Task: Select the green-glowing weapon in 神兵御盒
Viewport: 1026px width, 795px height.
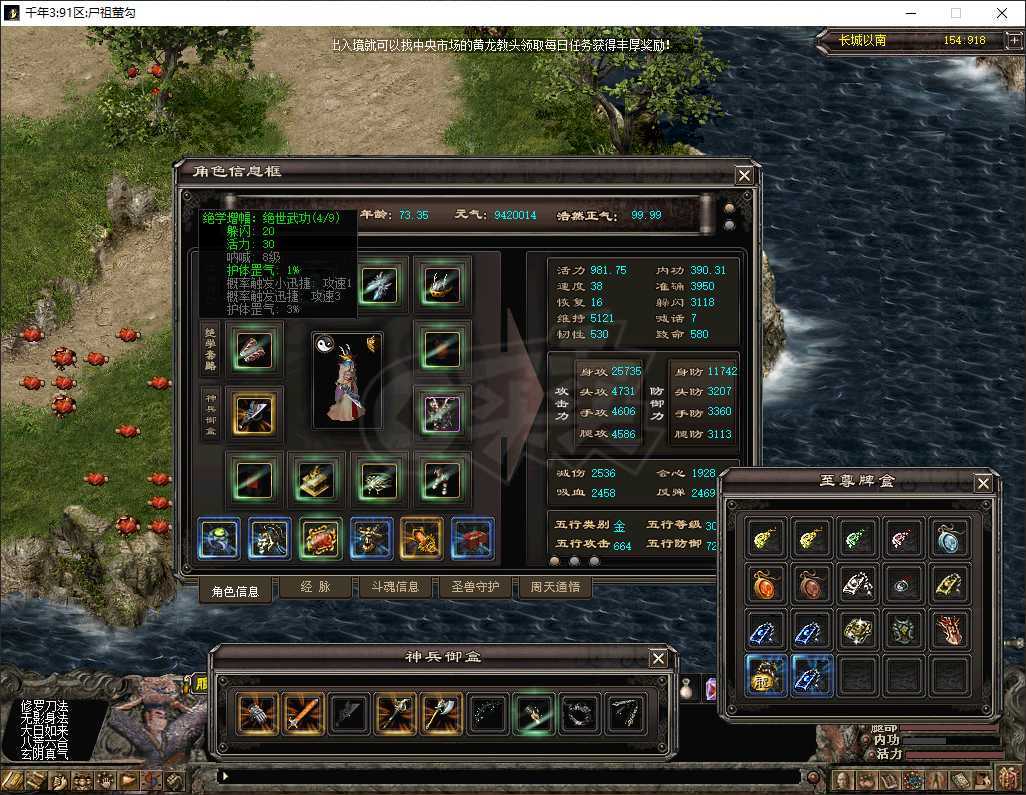Action: click(x=534, y=714)
